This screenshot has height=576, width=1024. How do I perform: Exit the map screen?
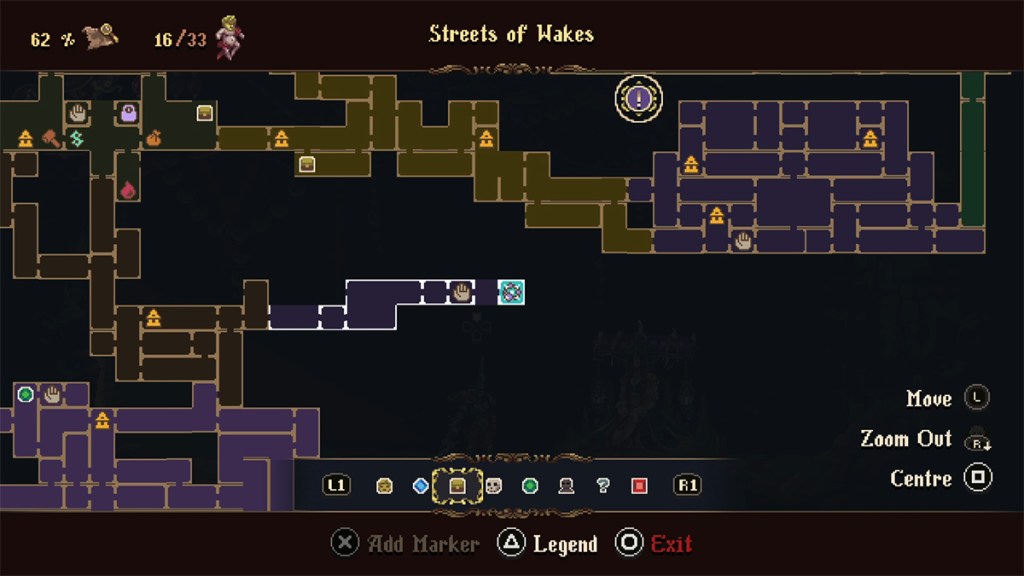pyautogui.click(x=655, y=544)
